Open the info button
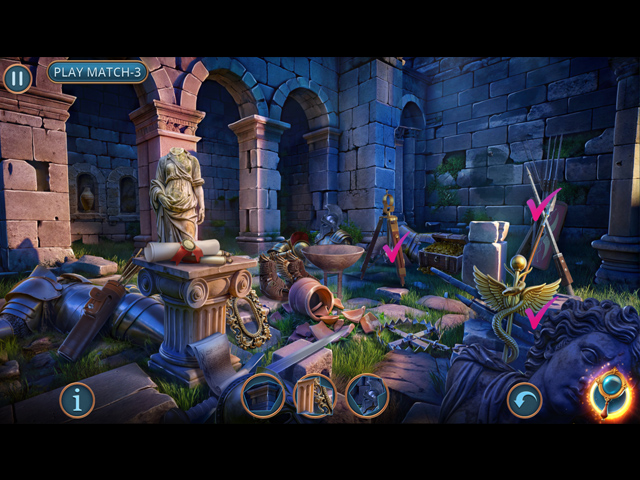Image resolution: width=640 pixels, height=480 pixels. tap(77, 400)
